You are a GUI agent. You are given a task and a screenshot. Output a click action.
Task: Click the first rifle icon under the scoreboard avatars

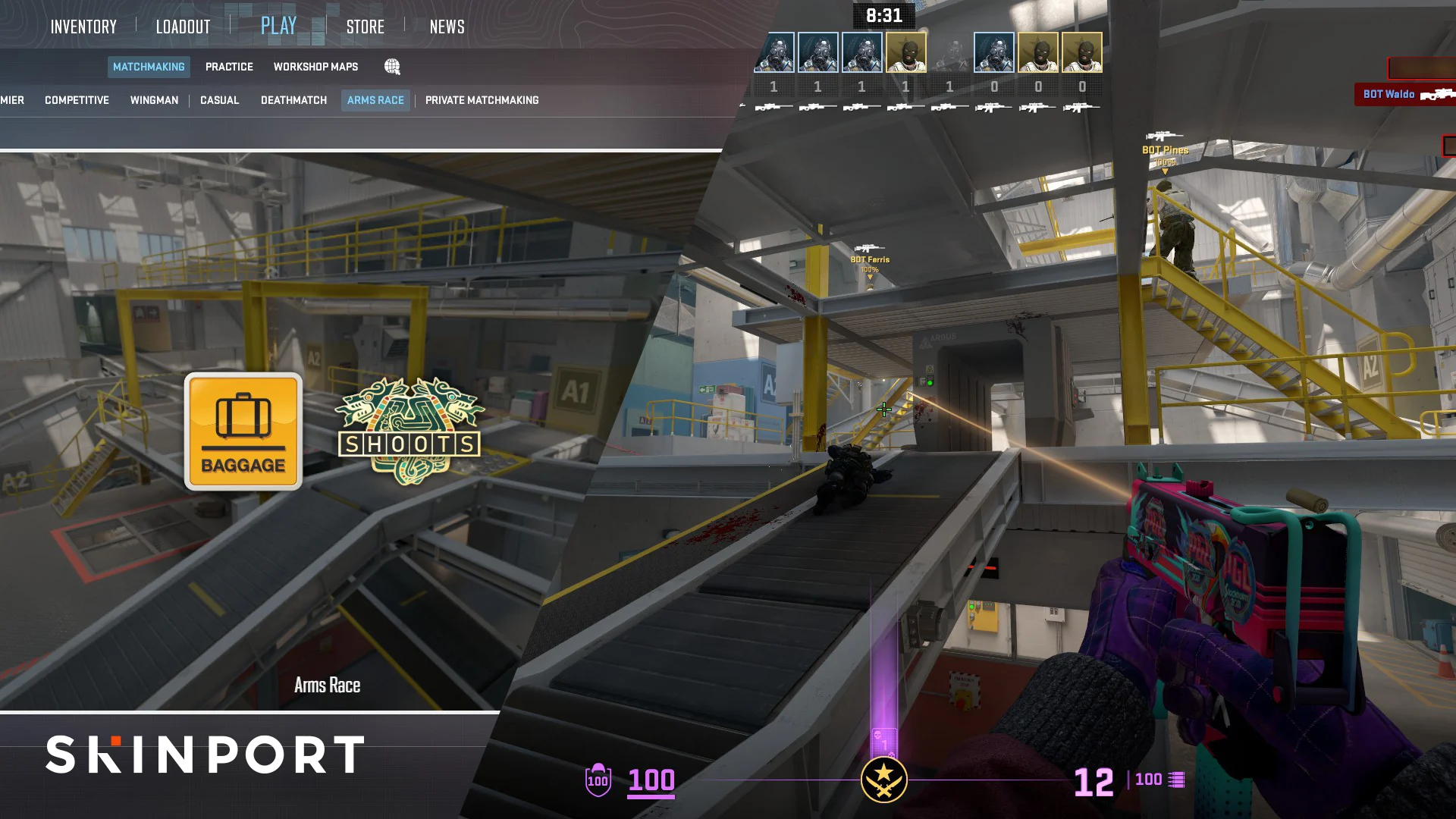click(x=773, y=108)
